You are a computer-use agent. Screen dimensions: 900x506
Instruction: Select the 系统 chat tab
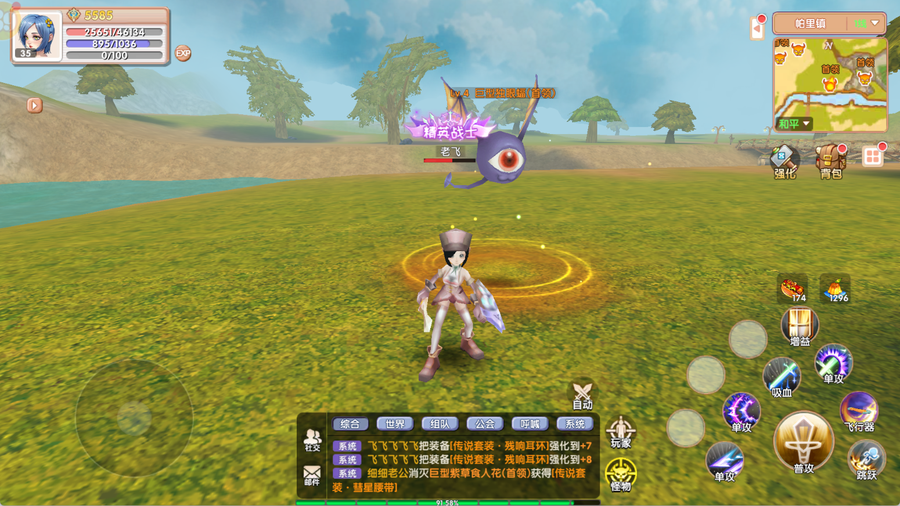click(x=576, y=424)
